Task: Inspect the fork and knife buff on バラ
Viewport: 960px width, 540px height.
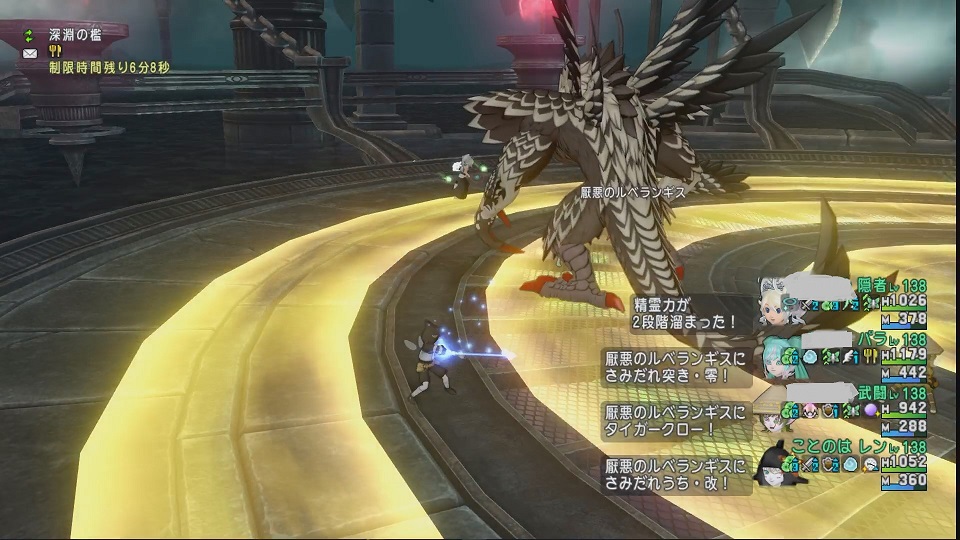Action: [x=870, y=356]
